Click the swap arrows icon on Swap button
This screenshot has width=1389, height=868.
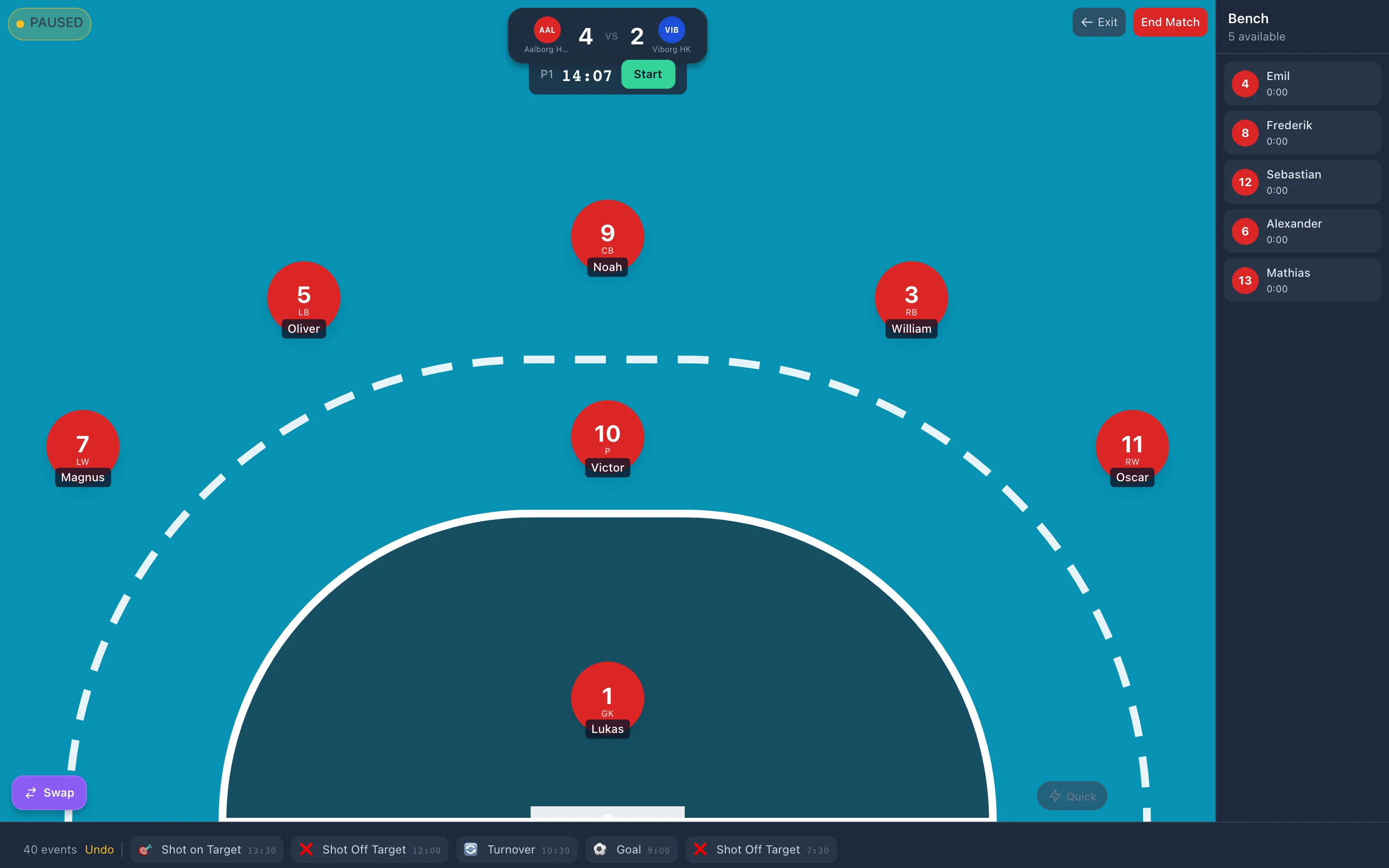coord(31,793)
